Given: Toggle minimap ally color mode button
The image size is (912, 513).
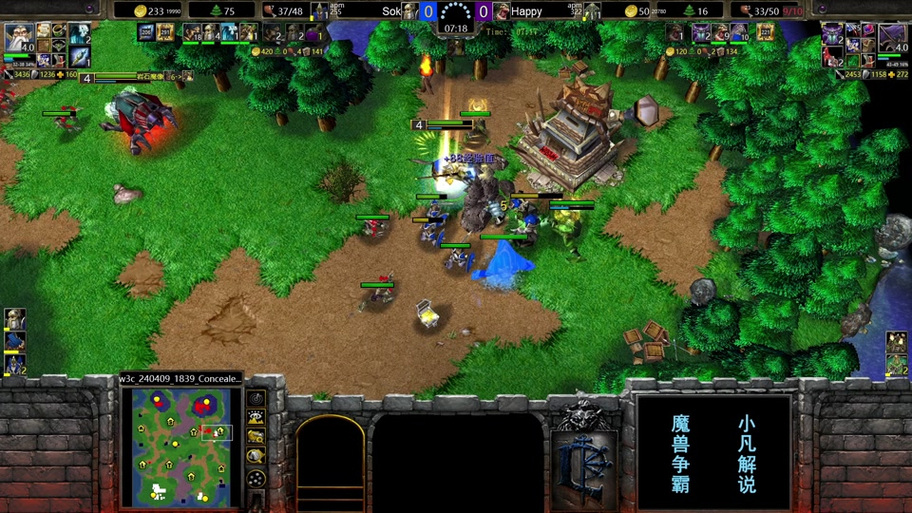Looking at the screenshot, I should pos(255,437).
